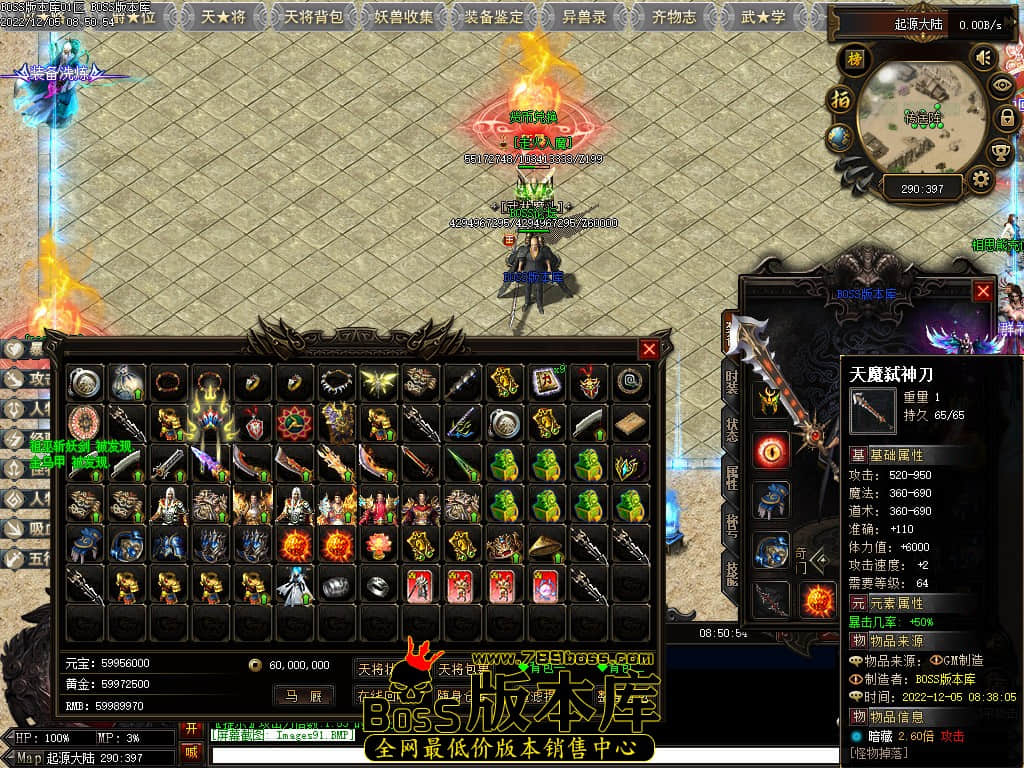Open the 榜 ranking button by minimap
The image size is (1024, 768).
click(854, 59)
